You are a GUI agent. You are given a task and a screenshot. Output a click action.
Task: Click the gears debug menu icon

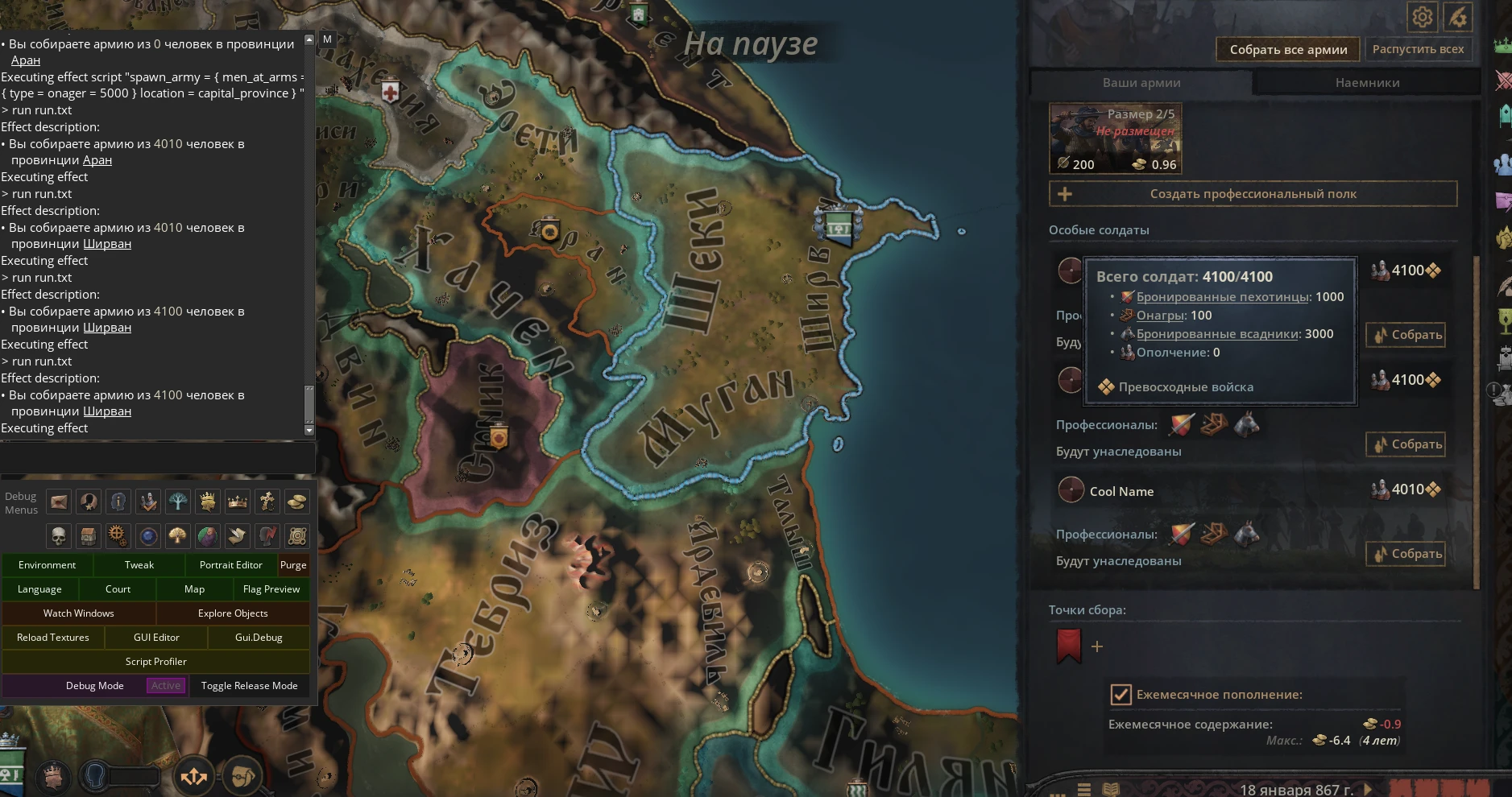118,536
